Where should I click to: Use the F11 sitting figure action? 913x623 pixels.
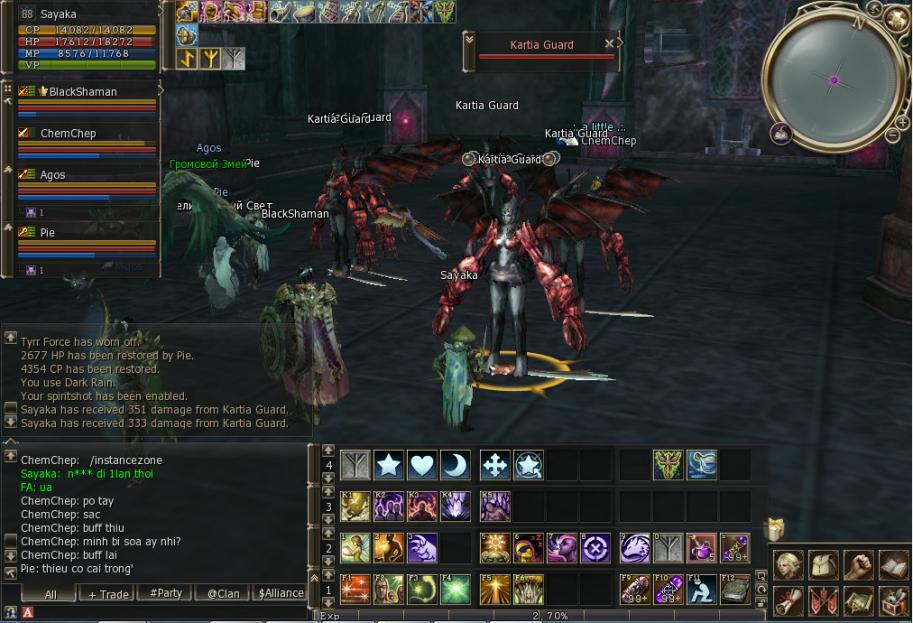click(702, 589)
